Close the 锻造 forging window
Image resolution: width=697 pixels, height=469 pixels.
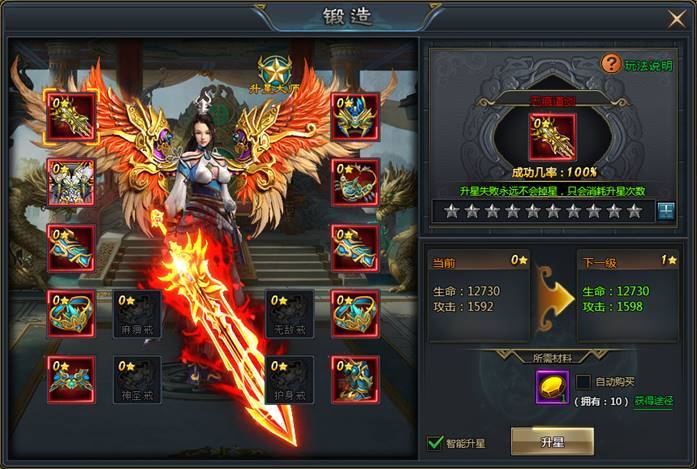pos(676,18)
